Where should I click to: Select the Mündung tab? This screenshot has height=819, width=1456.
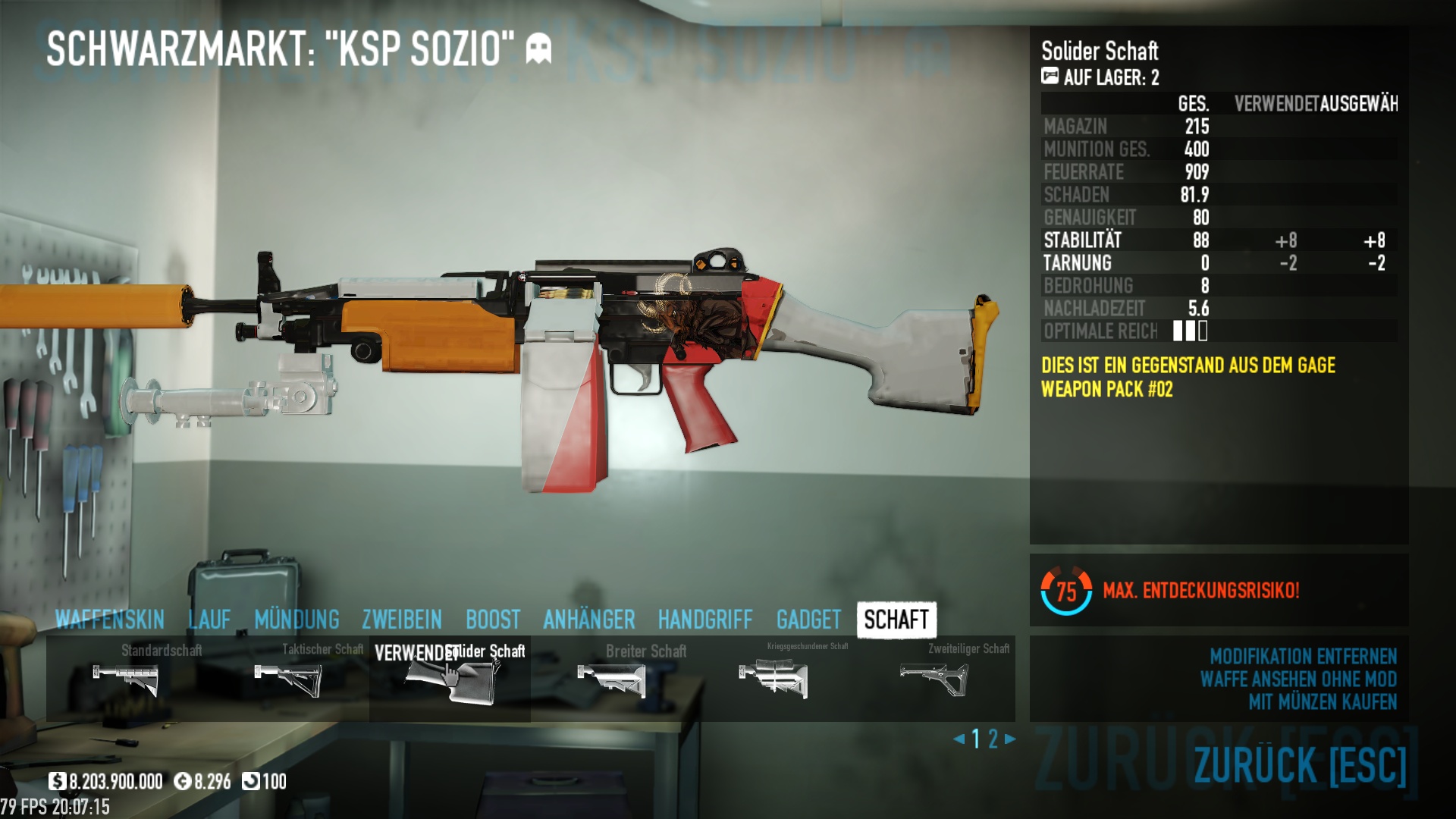pos(297,620)
